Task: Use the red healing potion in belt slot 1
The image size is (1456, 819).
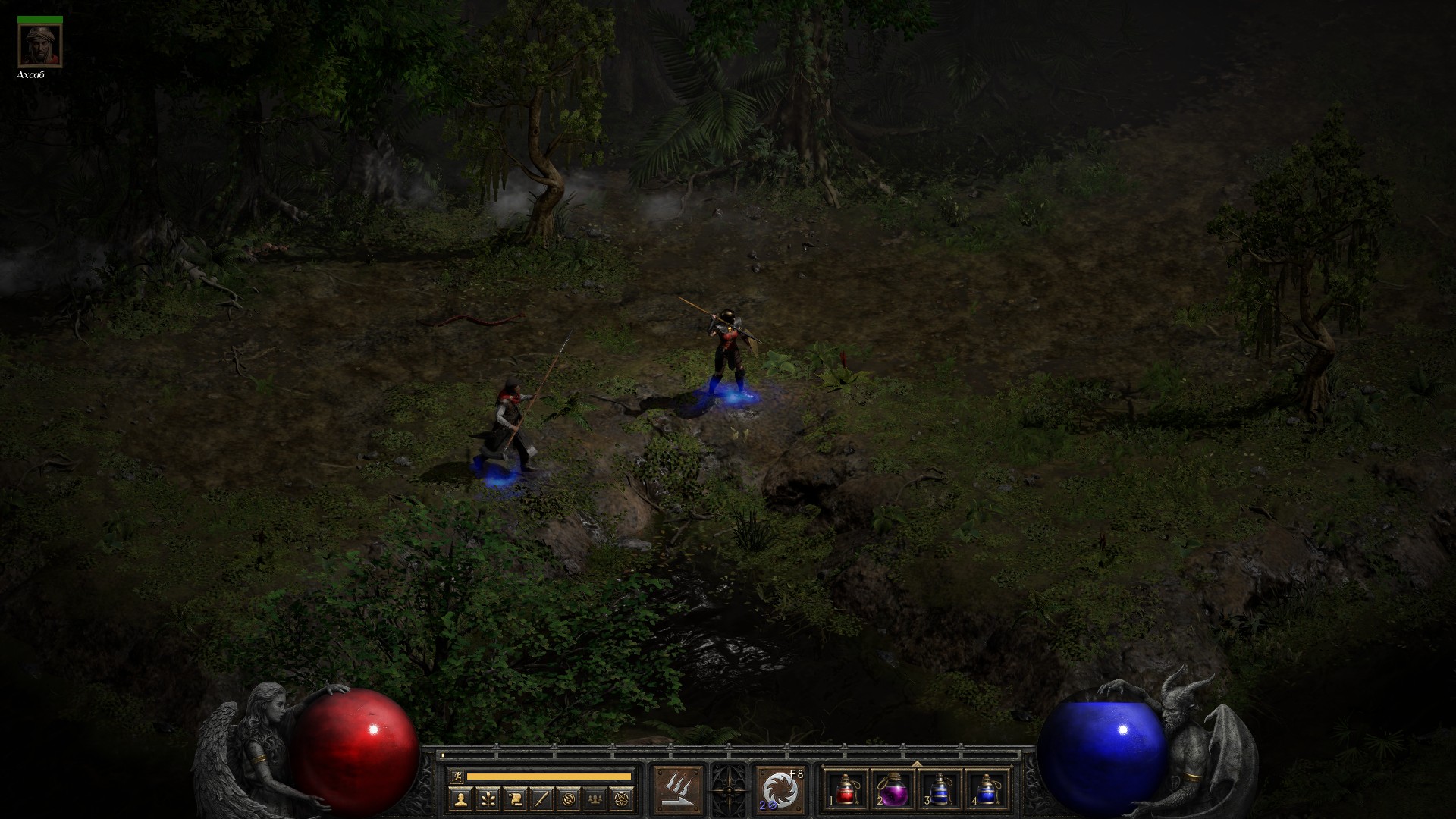Action: pyautogui.click(x=846, y=789)
